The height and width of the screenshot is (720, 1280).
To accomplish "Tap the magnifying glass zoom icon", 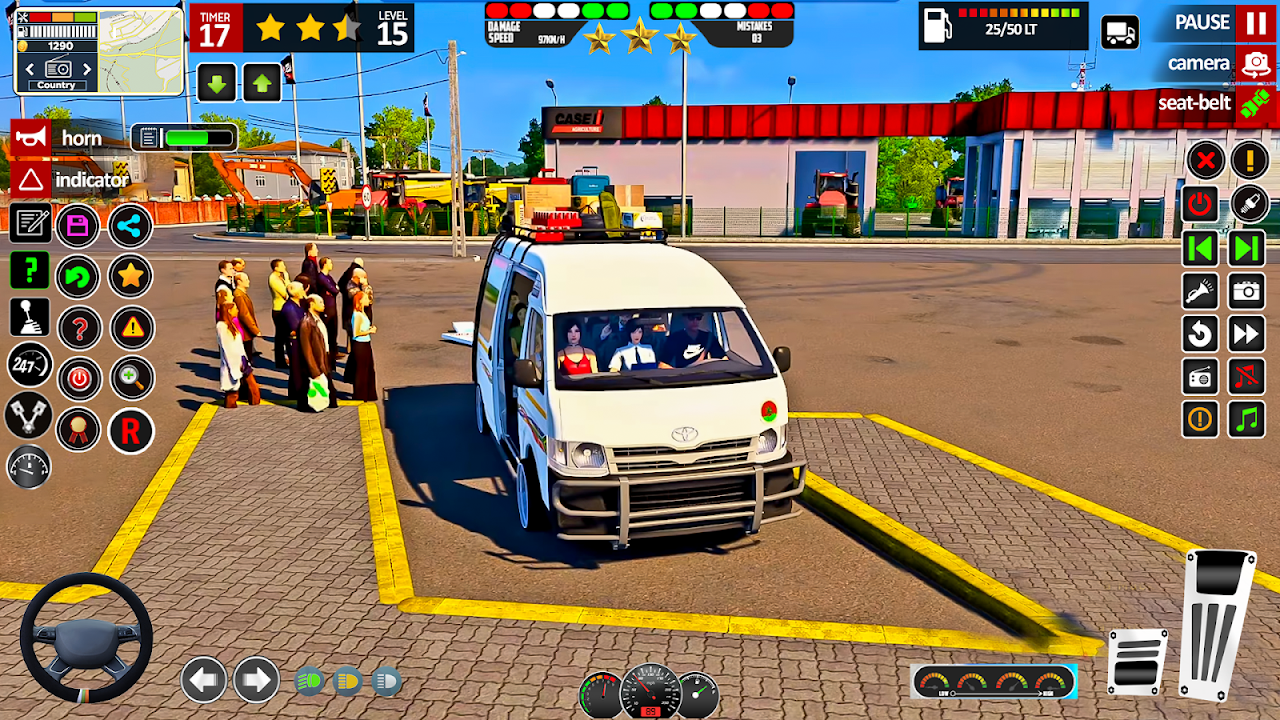I will coord(131,378).
